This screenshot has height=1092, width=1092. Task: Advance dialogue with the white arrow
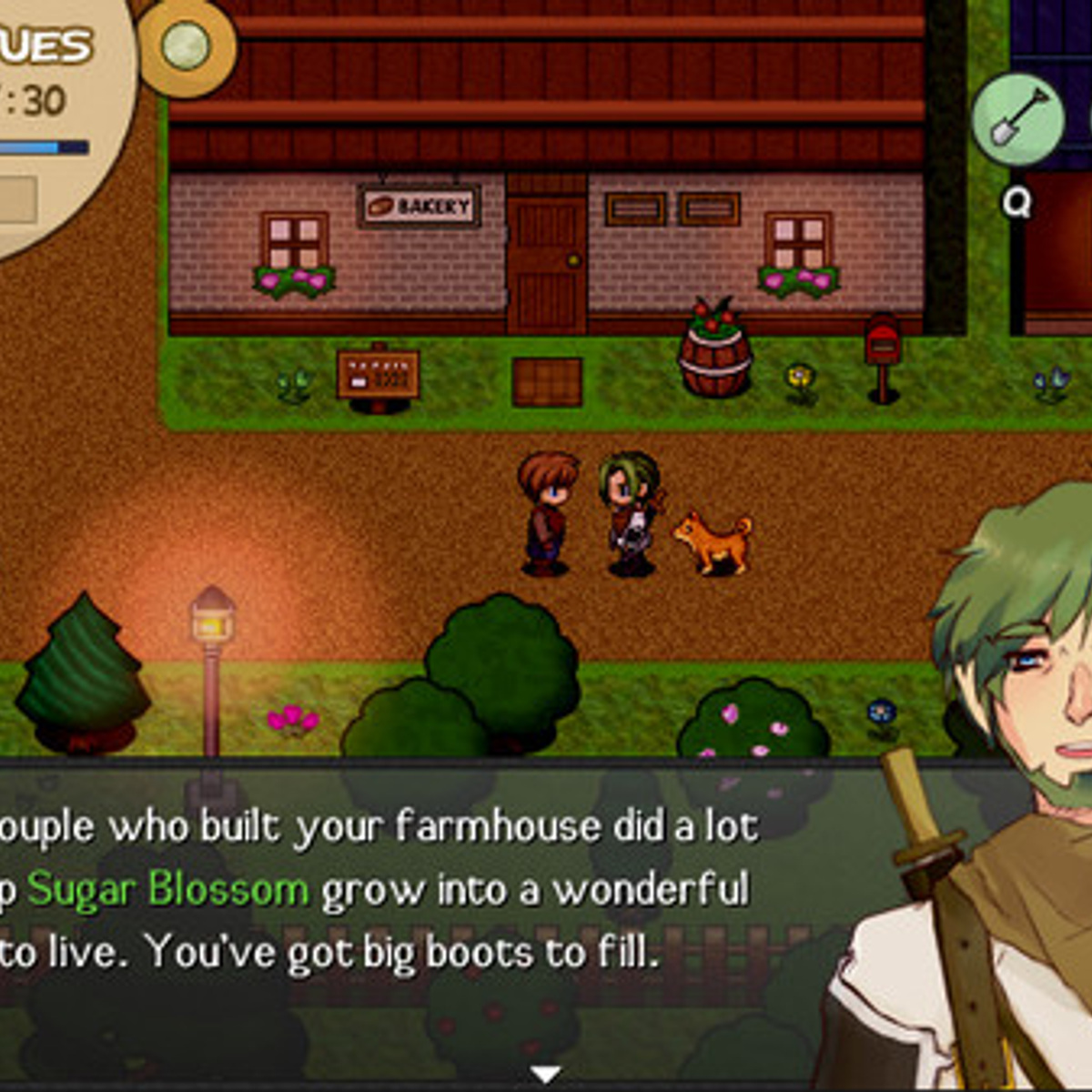click(545, 1075)
